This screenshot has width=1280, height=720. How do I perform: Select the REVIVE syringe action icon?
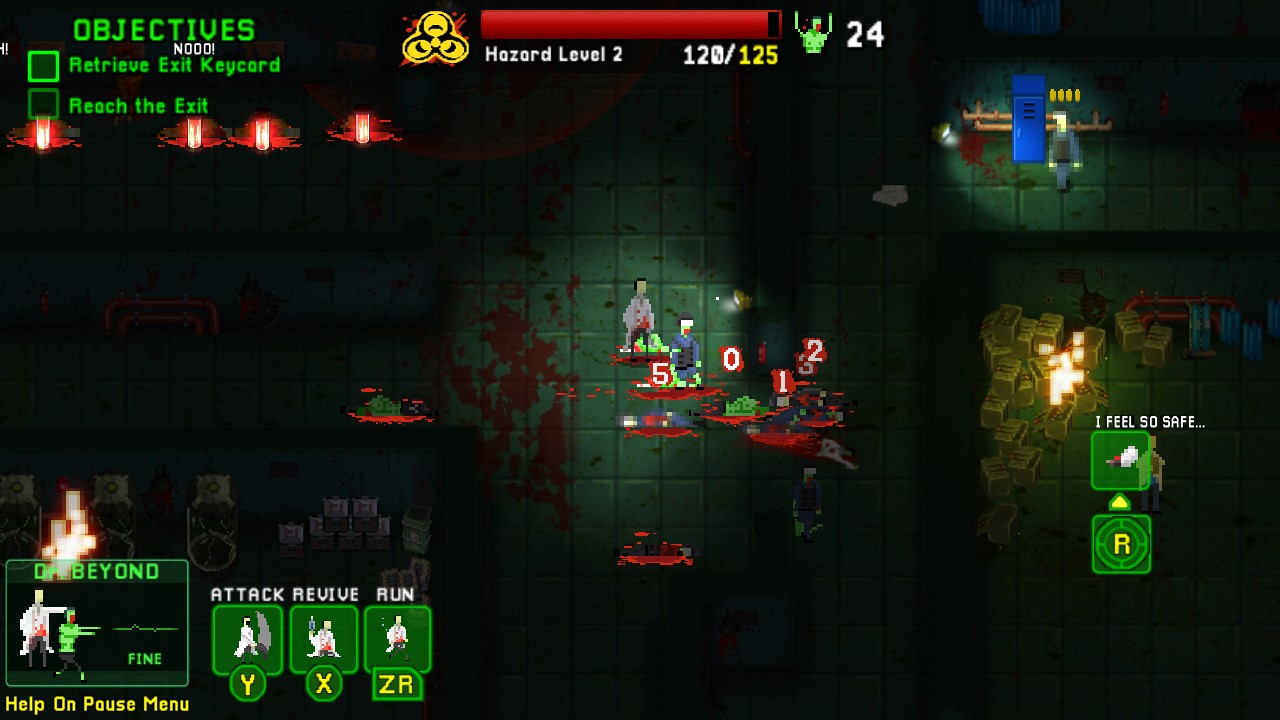323,638
